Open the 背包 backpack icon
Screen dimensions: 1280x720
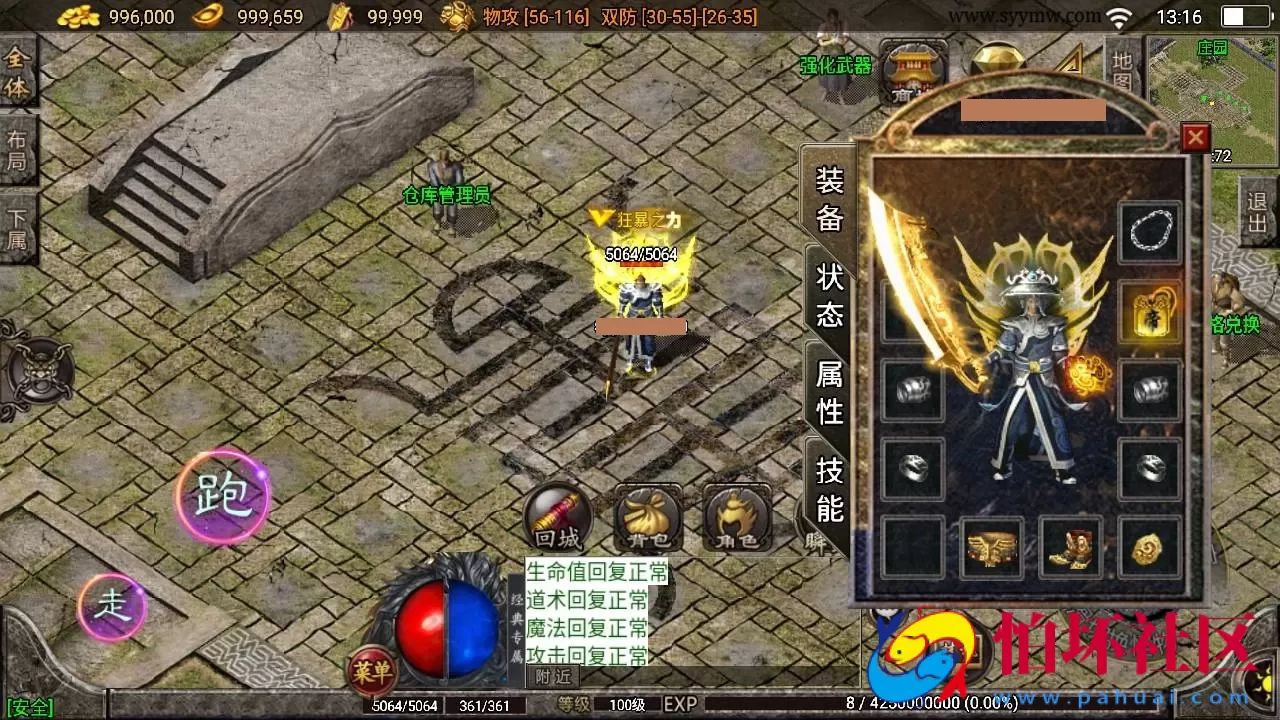[648, 518]
